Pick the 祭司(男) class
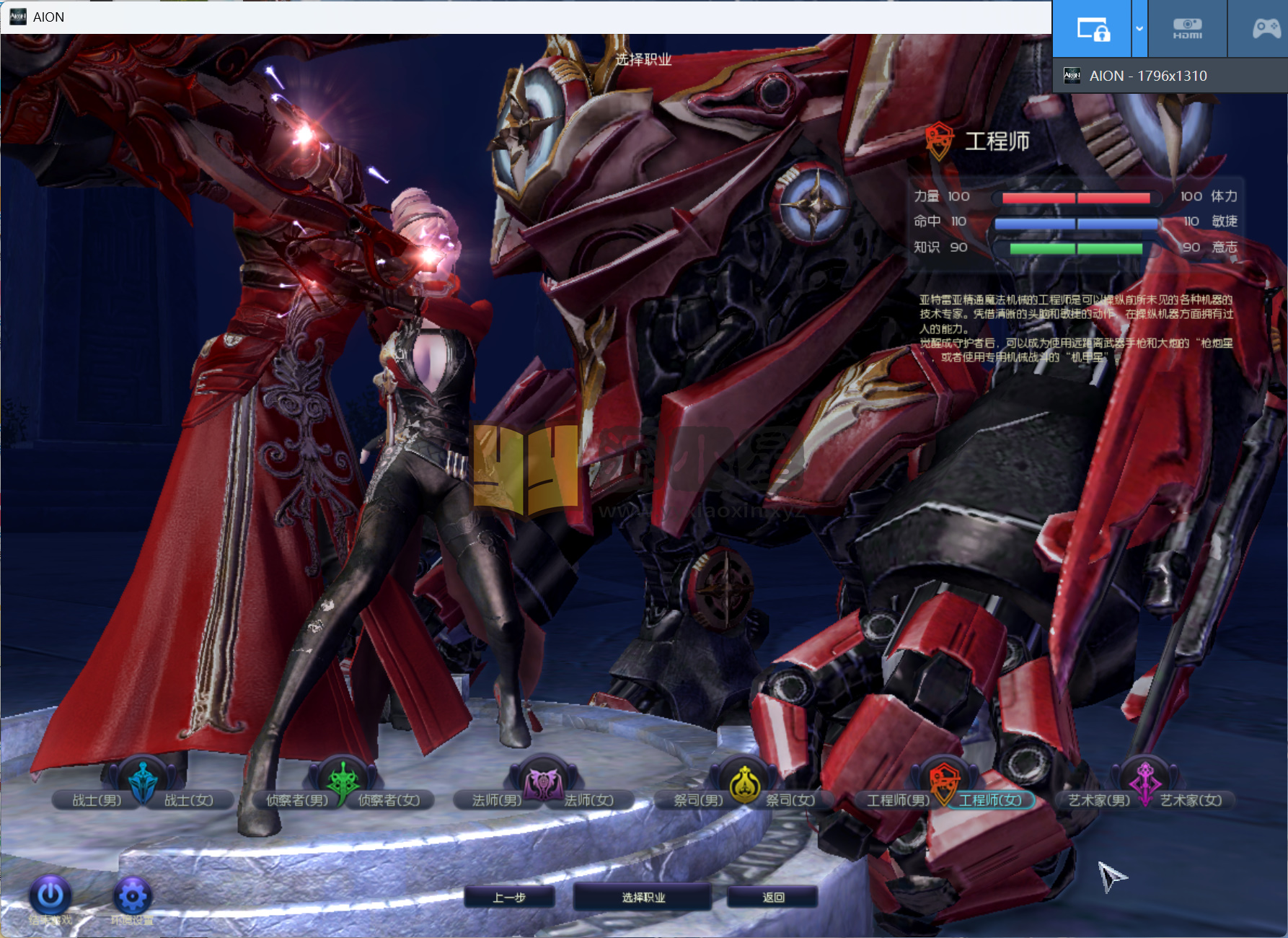Screen dimensions: 1288x938 (698, 800)
